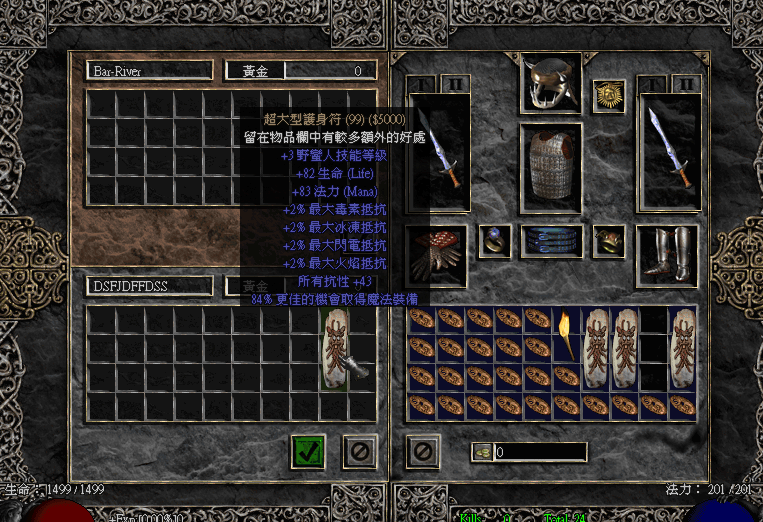Screen dimensions: 763x522
Task: Pick the sword in the right weapon slot
Action: 668,150
